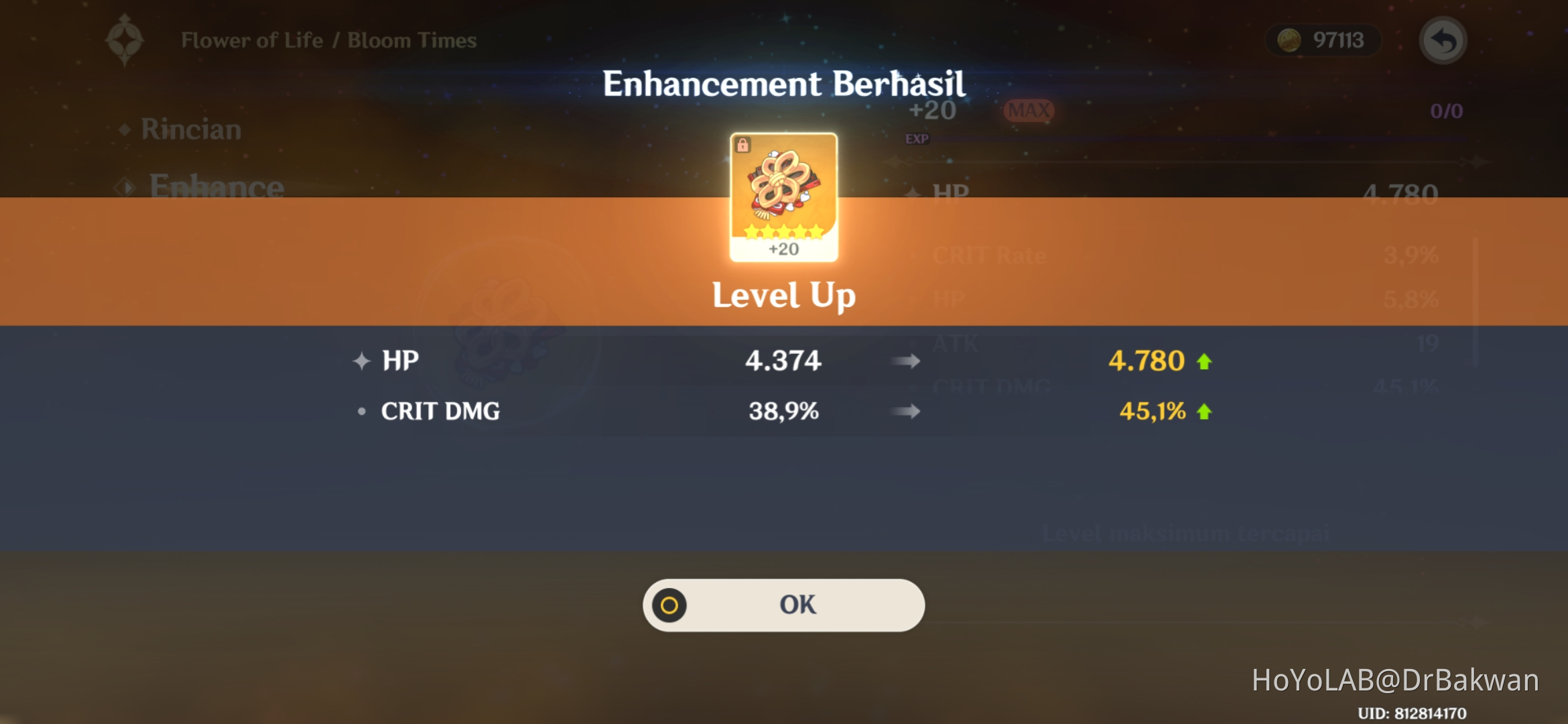Screen dimensions: 1568x724
Task: Click the diamond emblem beside Flower of Life
Action: [123, 40]
